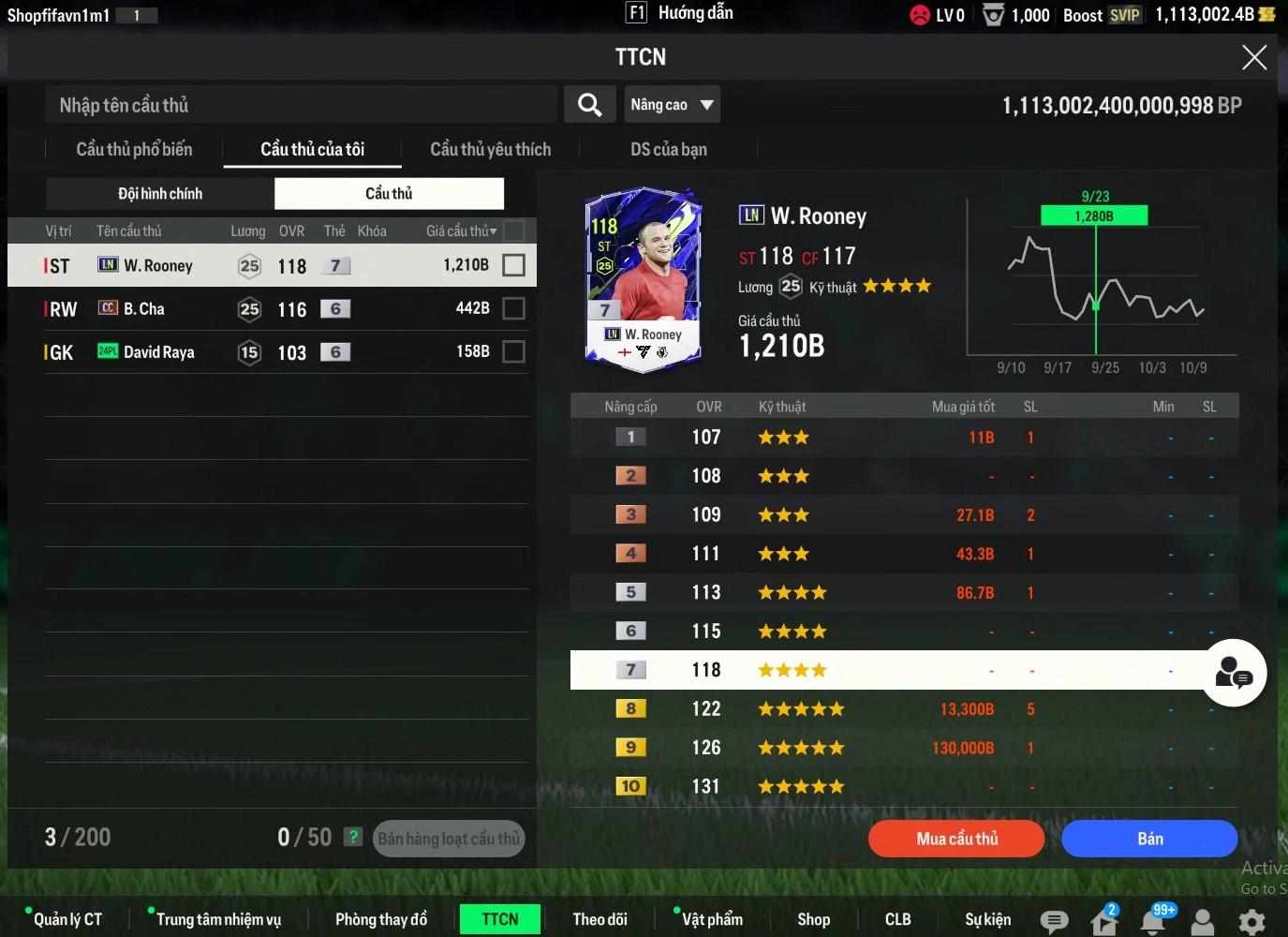The image size is (1288, 937).
Task: Go to Quản lý CT menu
Action: (x=67, y=920)
